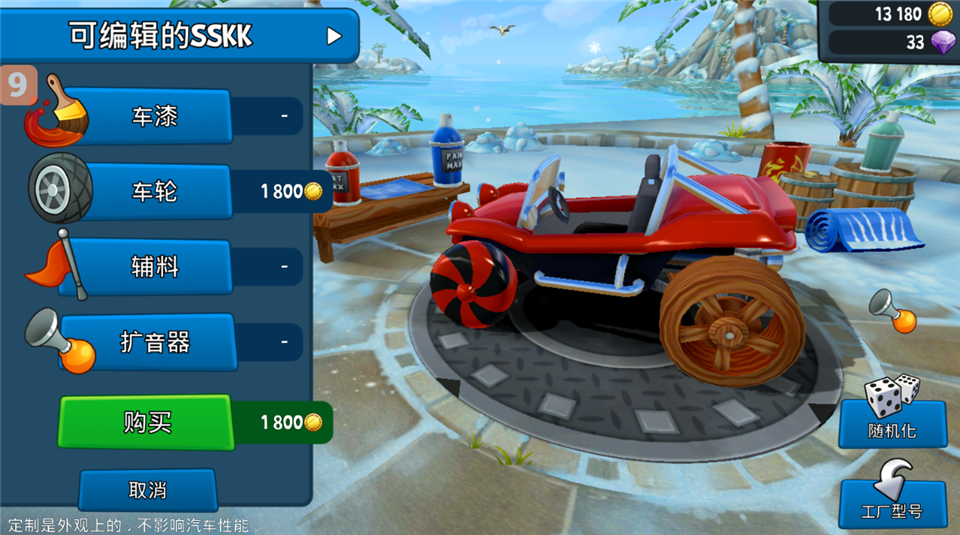
Task: Click the green 购买 purchase button
Action: [x=147, y=422]
